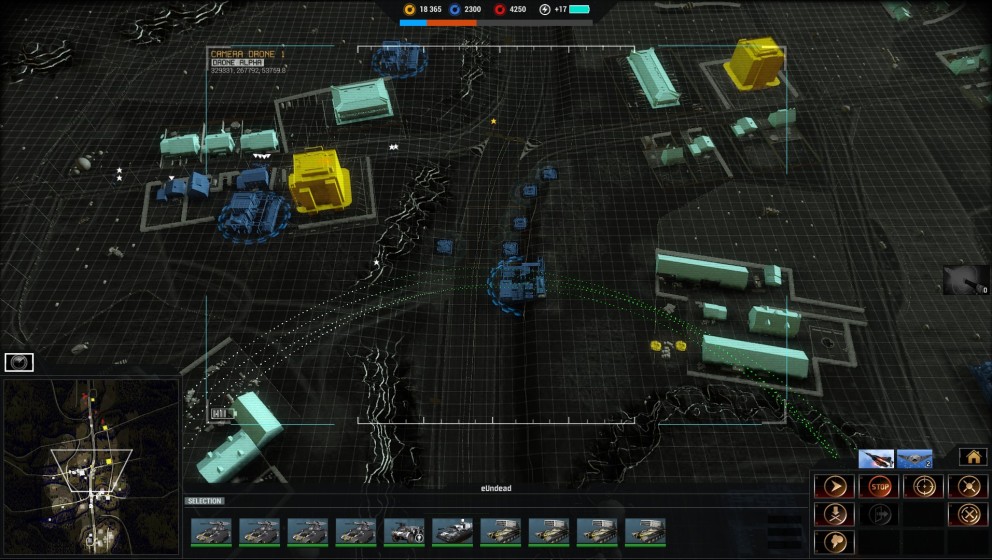This screenshot has width=992, height=560.
Task: Trigger the smoke cloud ability
Action: pyautogui.click(x=833, y=543)
